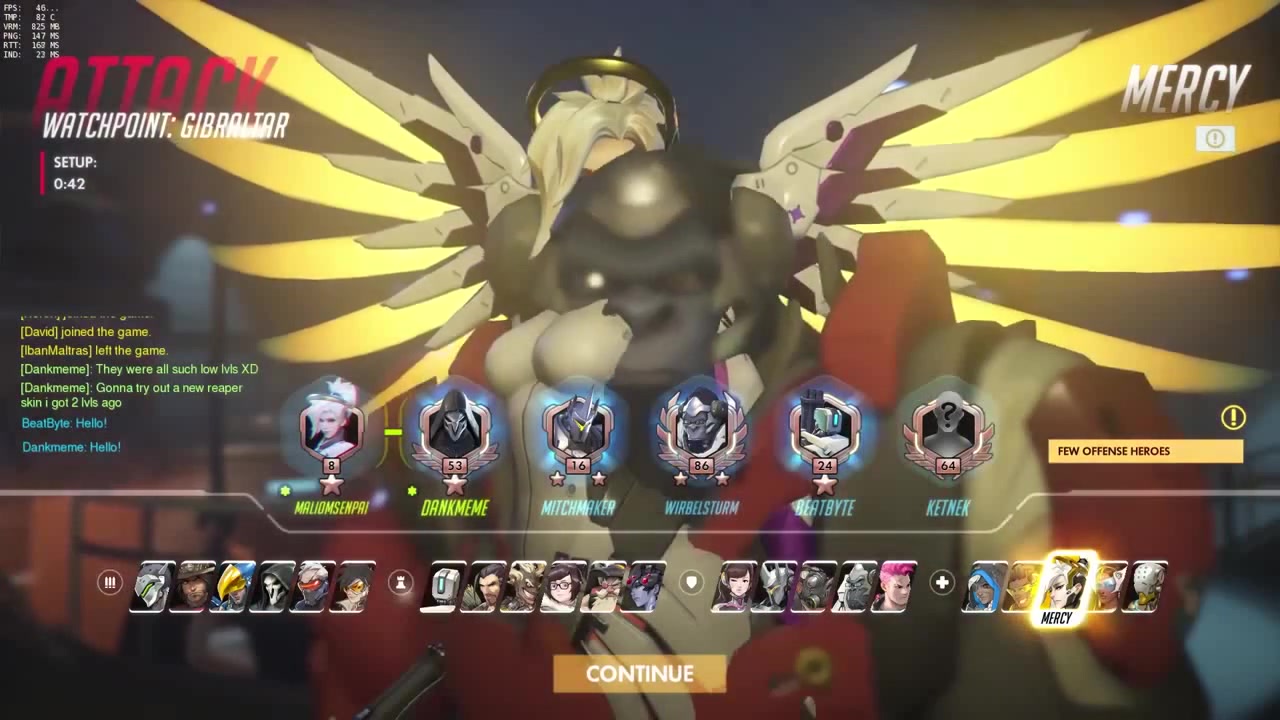This screenshot has width=1280, height=720.
Task: Select Genji from the hero roster
Action: click(152, 586)
